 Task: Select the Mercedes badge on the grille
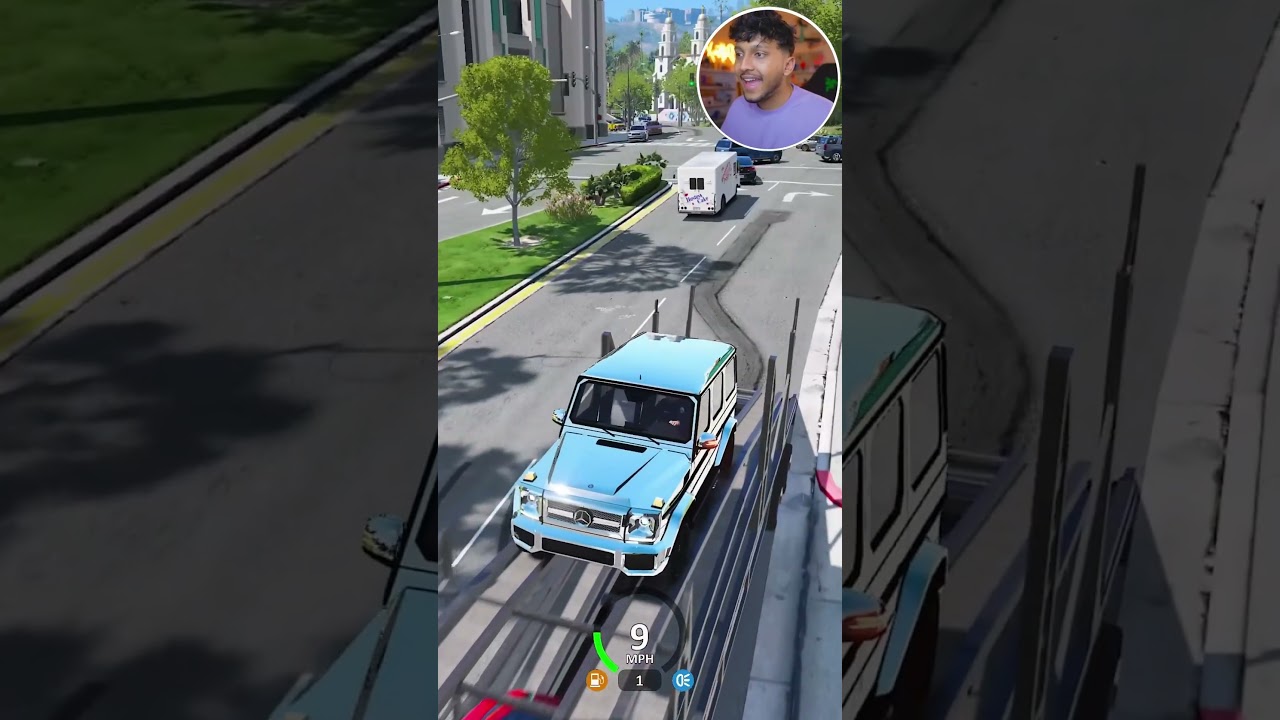[x=585, y=518]
